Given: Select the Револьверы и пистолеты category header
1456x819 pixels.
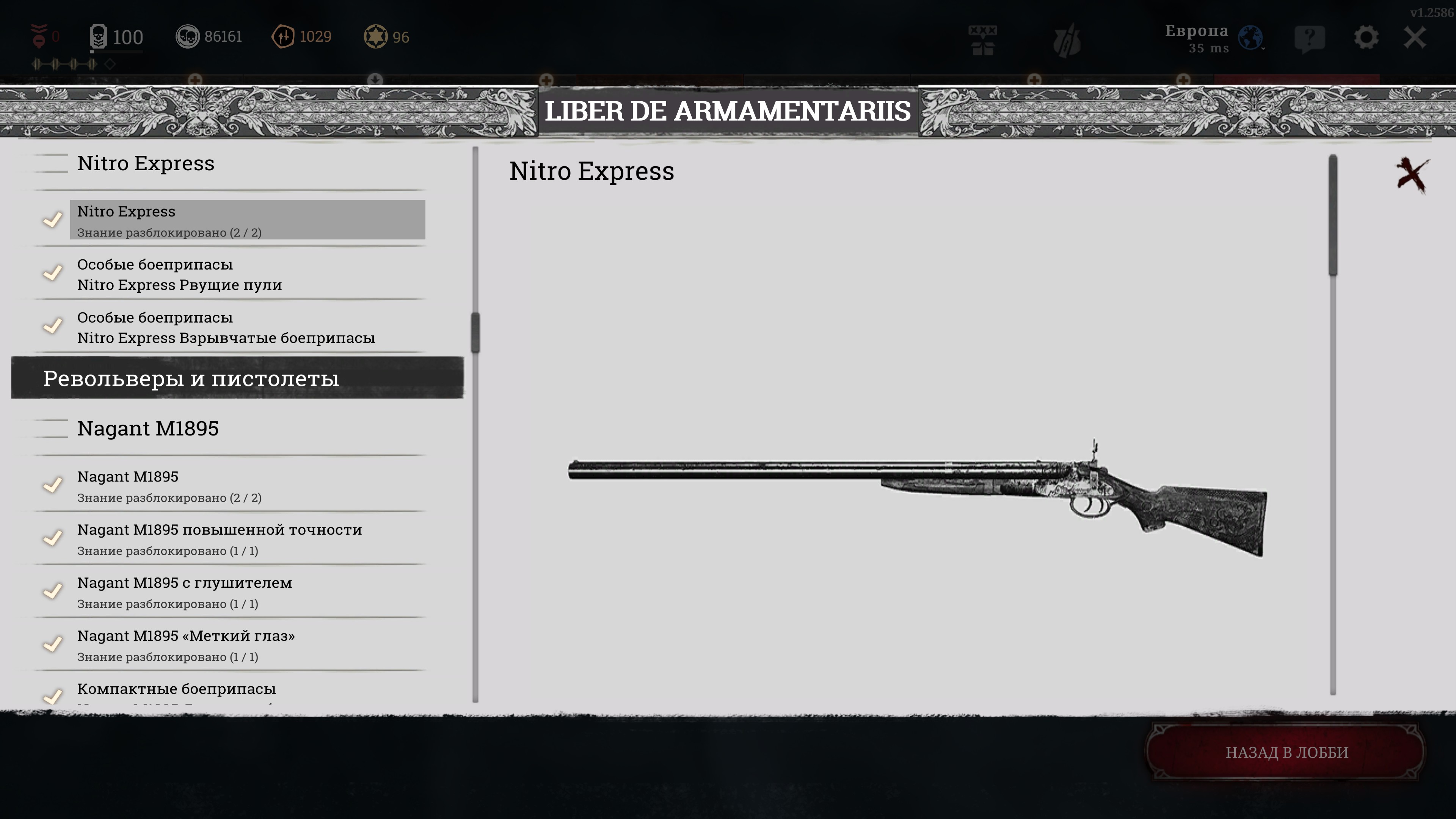Looking at the screenshot, I should [237, 378].
